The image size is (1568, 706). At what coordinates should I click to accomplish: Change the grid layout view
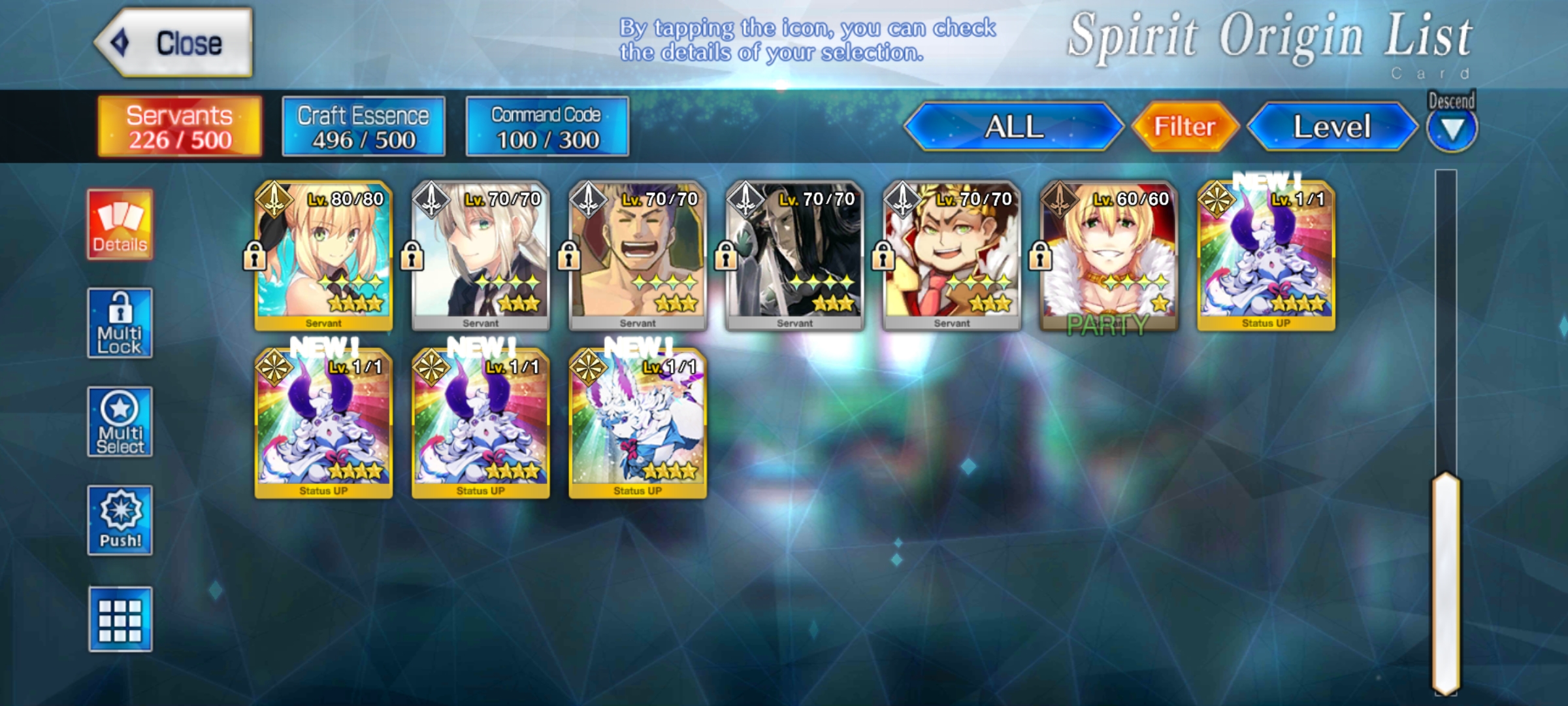[x=120, y=619]
